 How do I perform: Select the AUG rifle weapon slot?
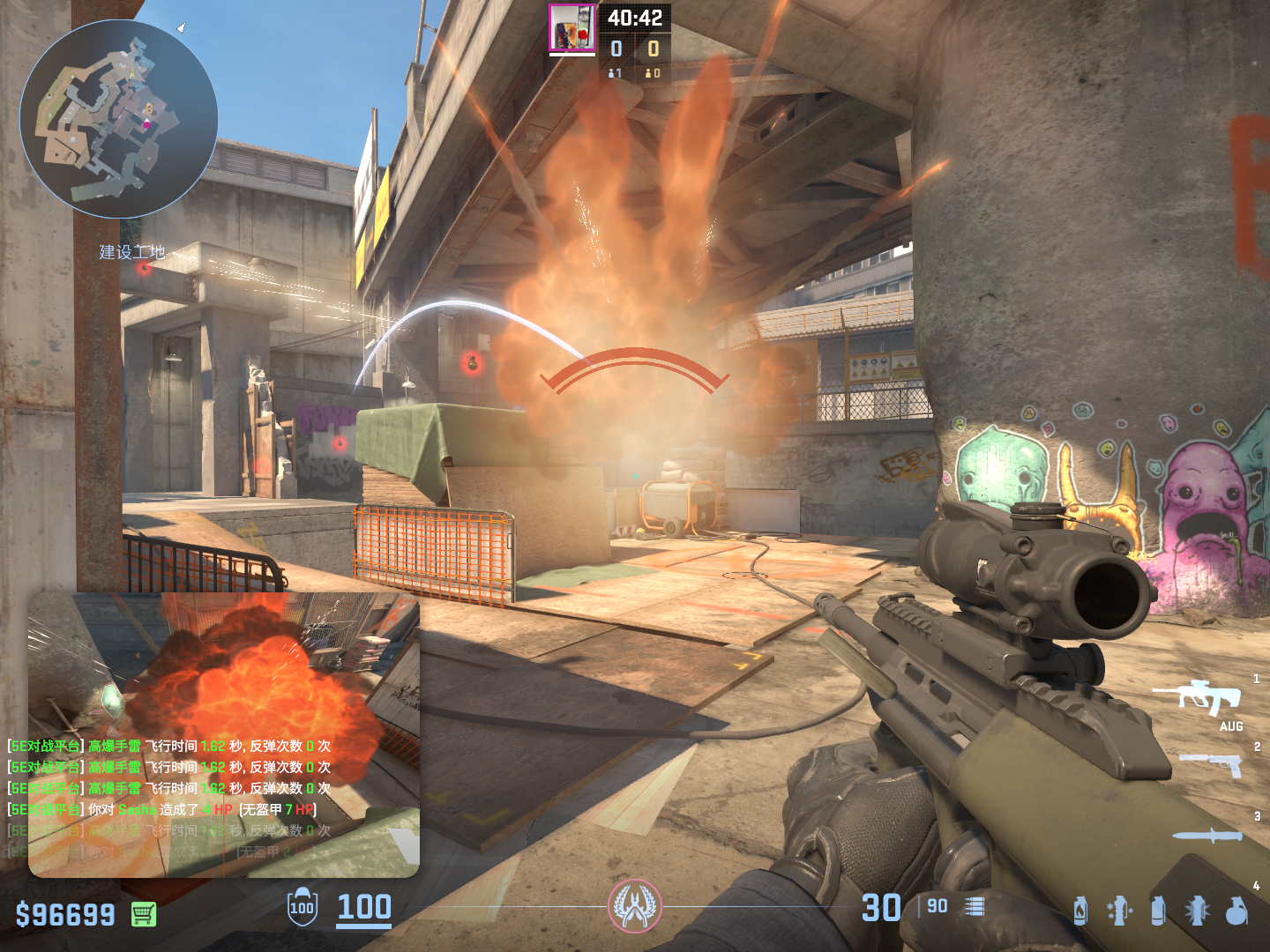click(1197, 697)
